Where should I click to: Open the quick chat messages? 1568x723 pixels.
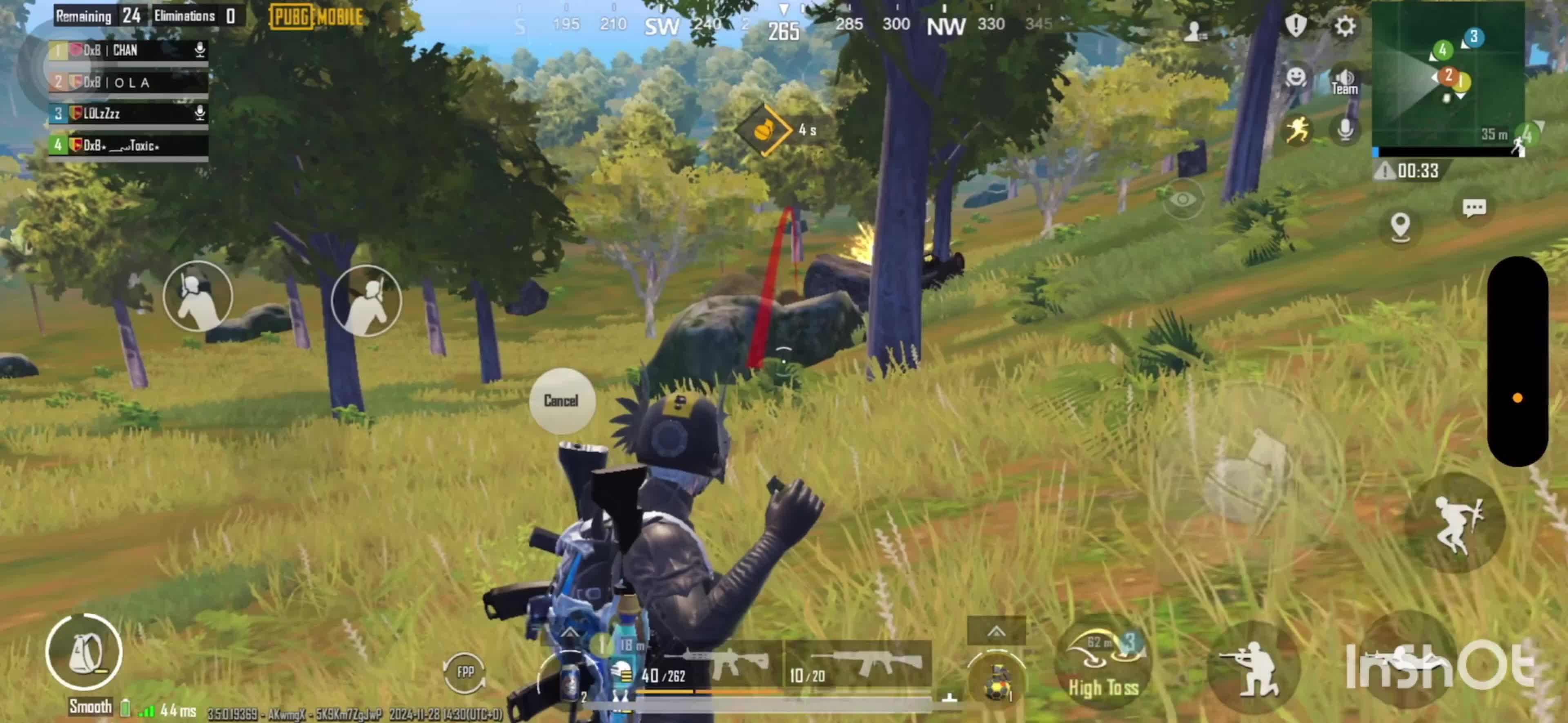[x=1474, y=208]
